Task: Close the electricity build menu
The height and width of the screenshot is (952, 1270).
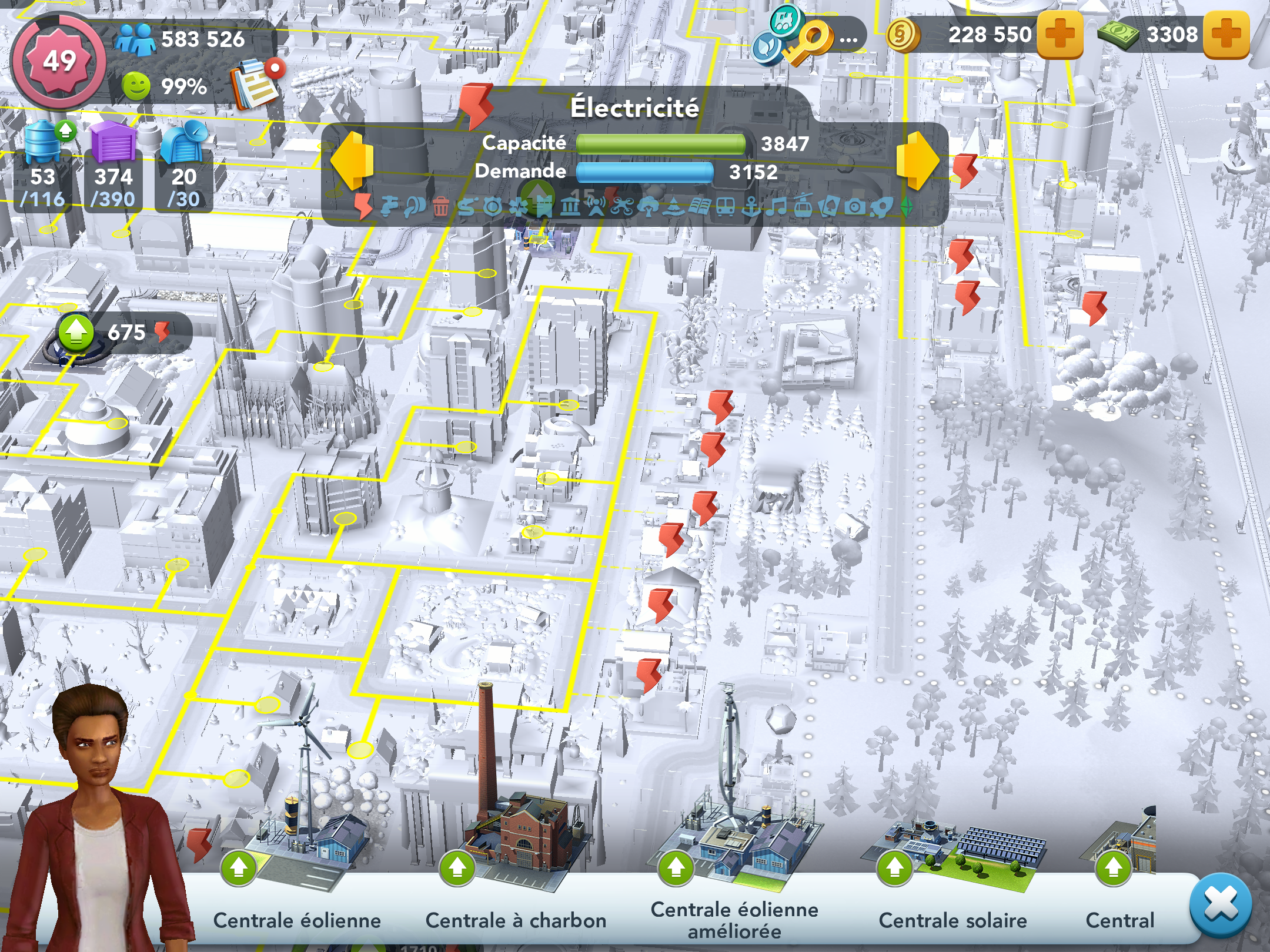Action: click(x=1220, y=905)
